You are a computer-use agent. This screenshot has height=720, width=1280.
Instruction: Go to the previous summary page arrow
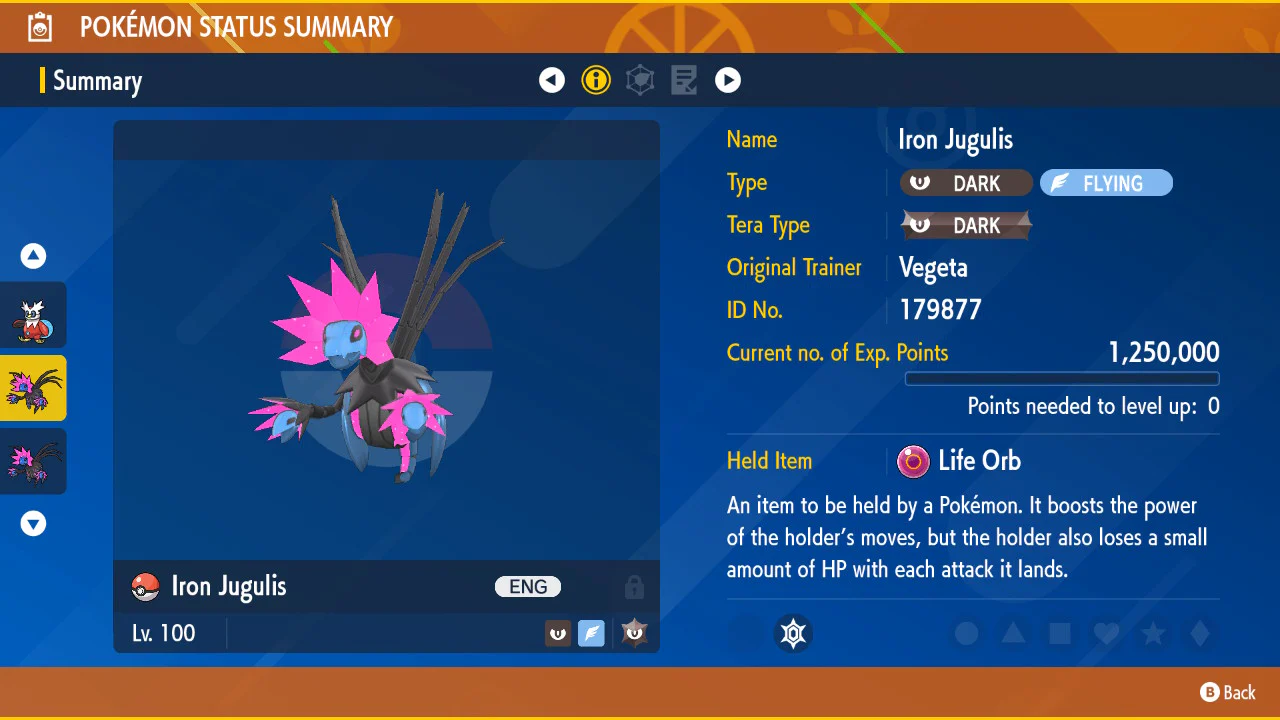(552, 80)
